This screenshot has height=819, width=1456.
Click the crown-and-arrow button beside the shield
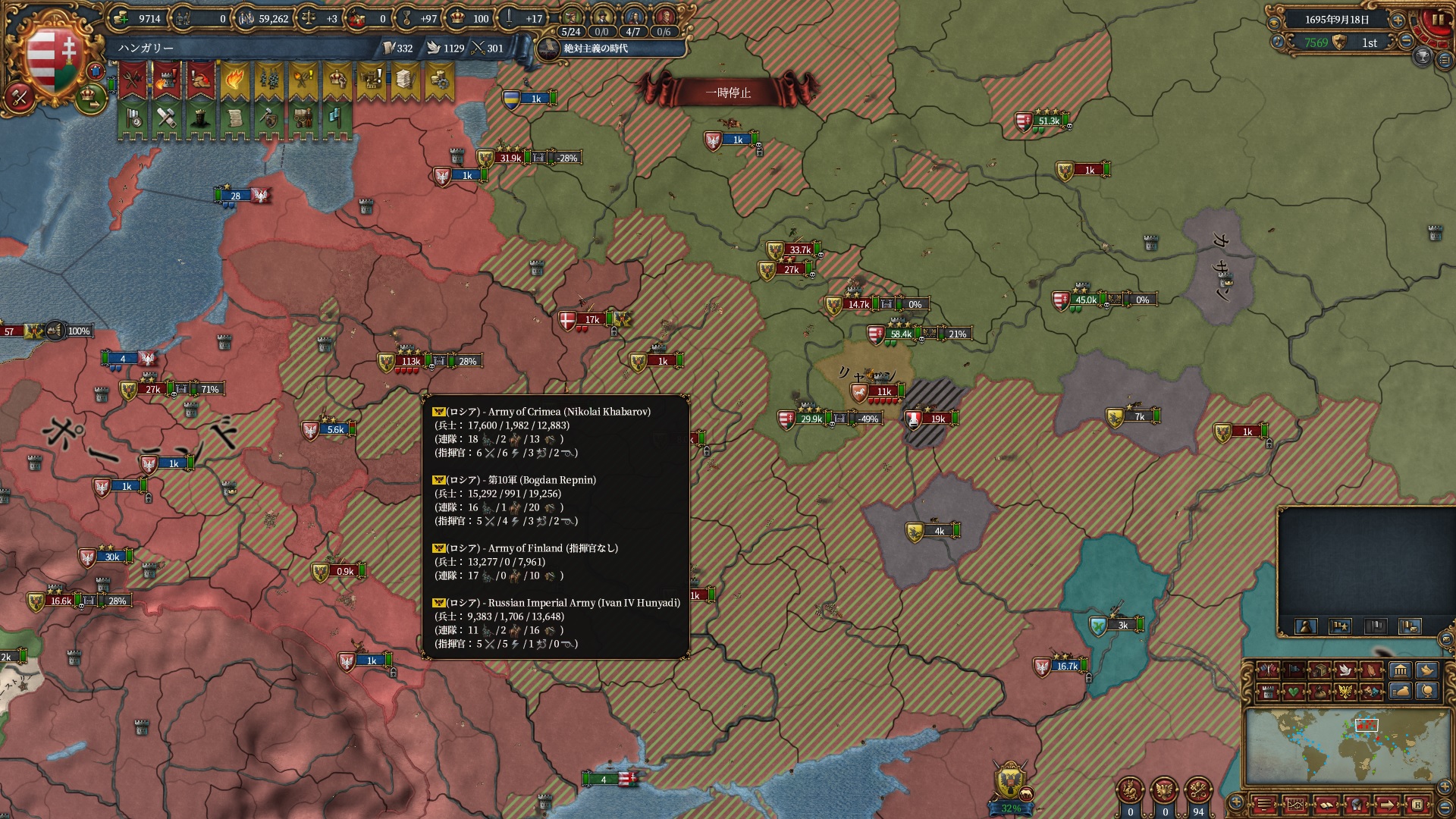pos(91,96)
